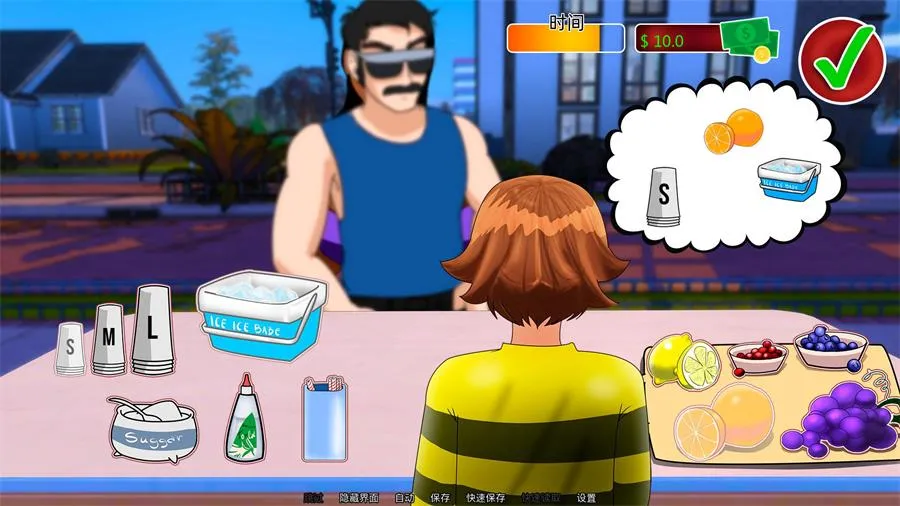The width and height of the screenshot is (900, 506).
Task: Pick the small S cup
Action: click(x=70, y=349)
